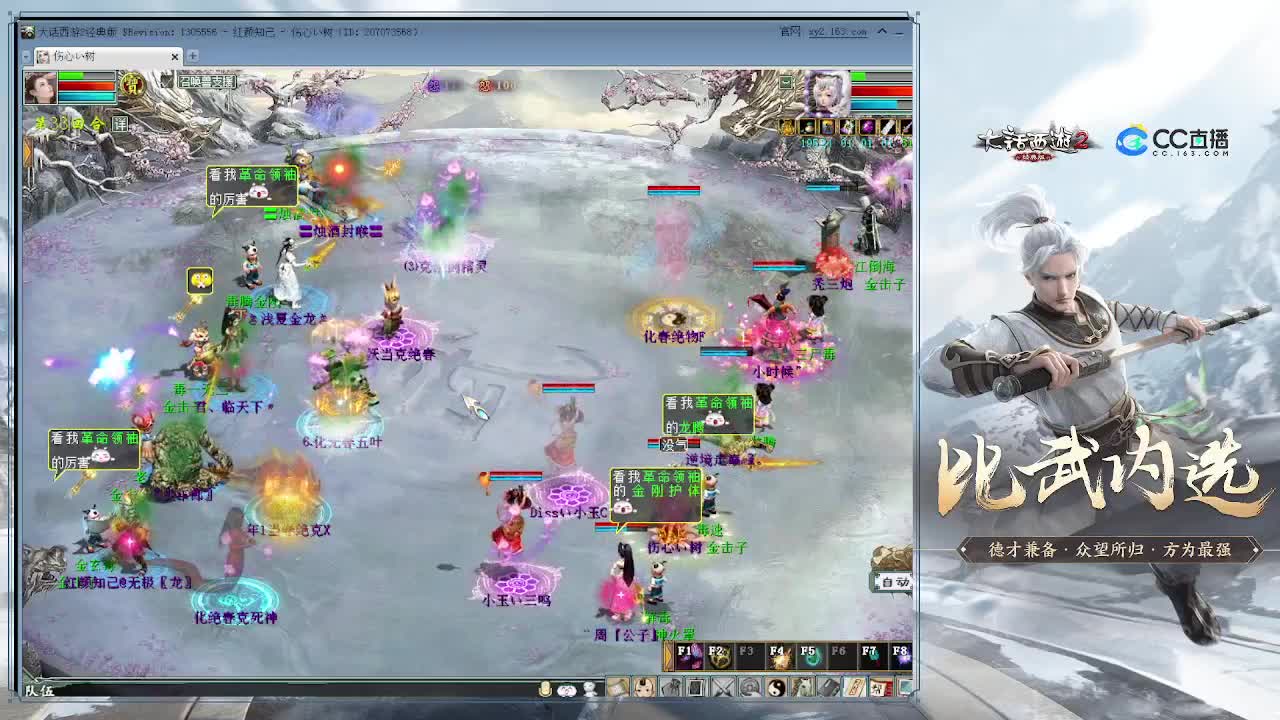Cast the skill in the F1 hotkey slot
This screenshot has height=720, width=1280.
coord(687,655)
